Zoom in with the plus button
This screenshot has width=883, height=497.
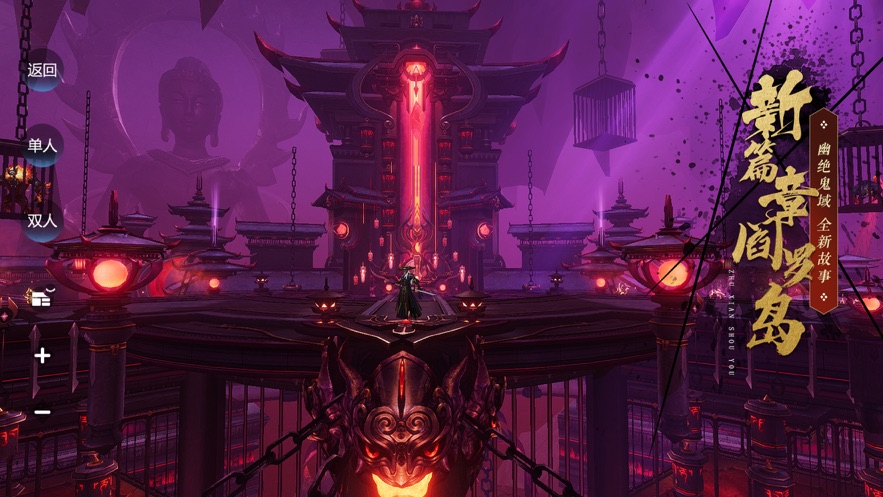click(42, 355)
